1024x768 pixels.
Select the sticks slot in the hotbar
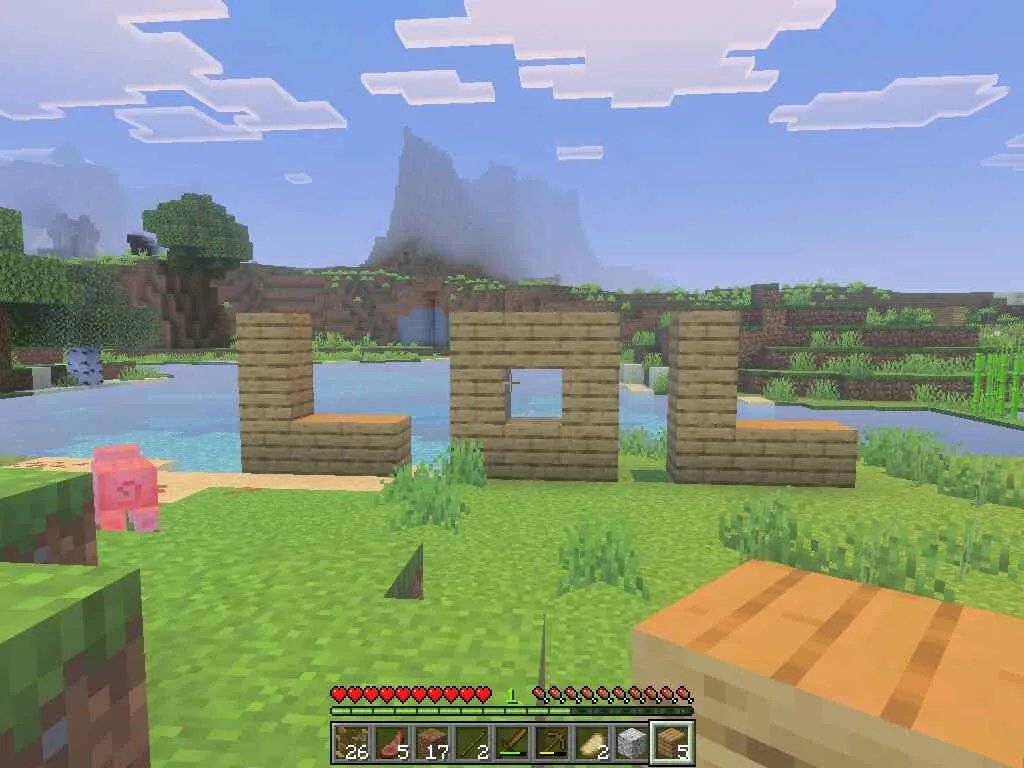(471, 743)
